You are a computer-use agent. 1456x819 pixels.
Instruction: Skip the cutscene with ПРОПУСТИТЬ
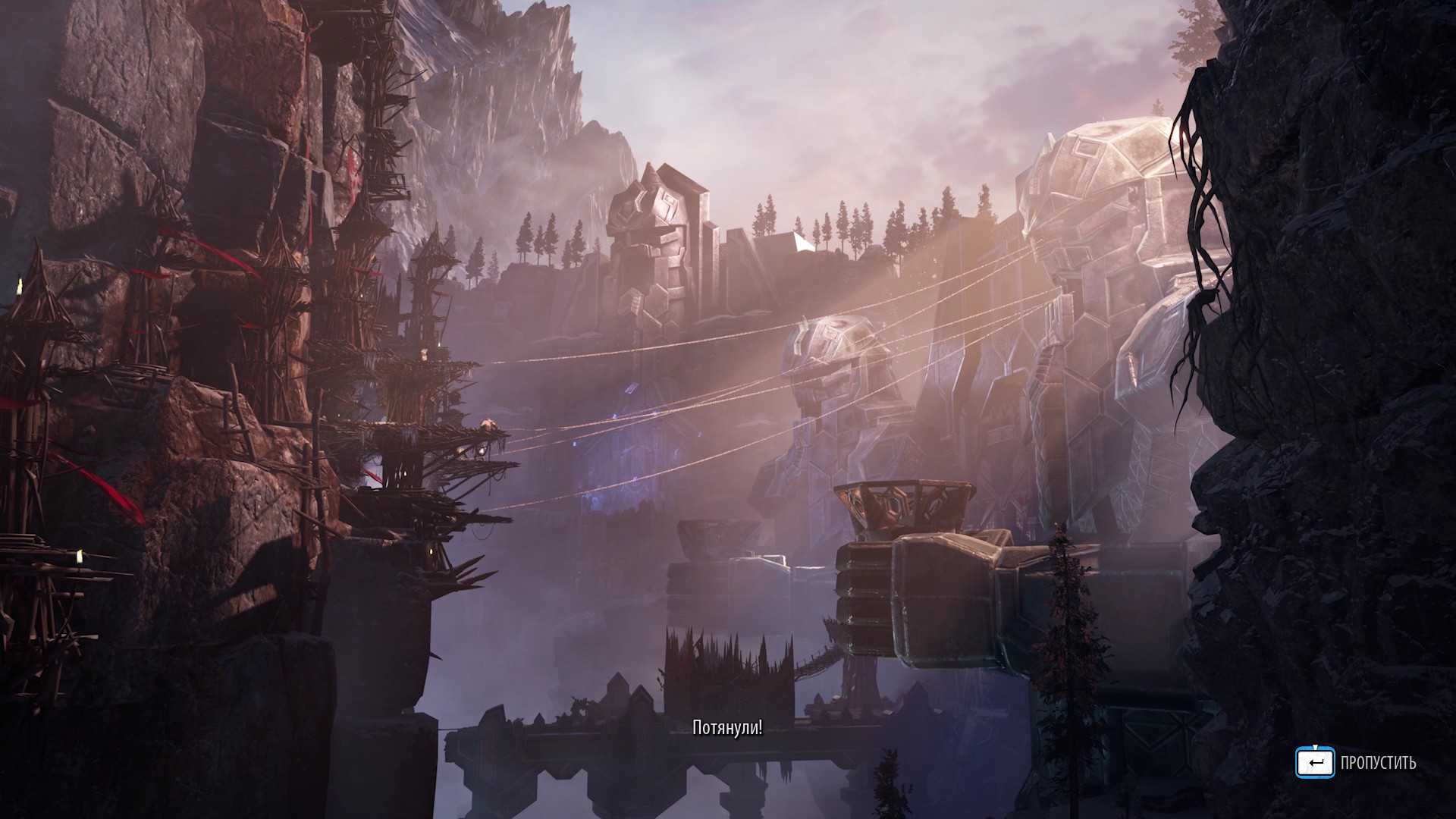(1356, 763)
